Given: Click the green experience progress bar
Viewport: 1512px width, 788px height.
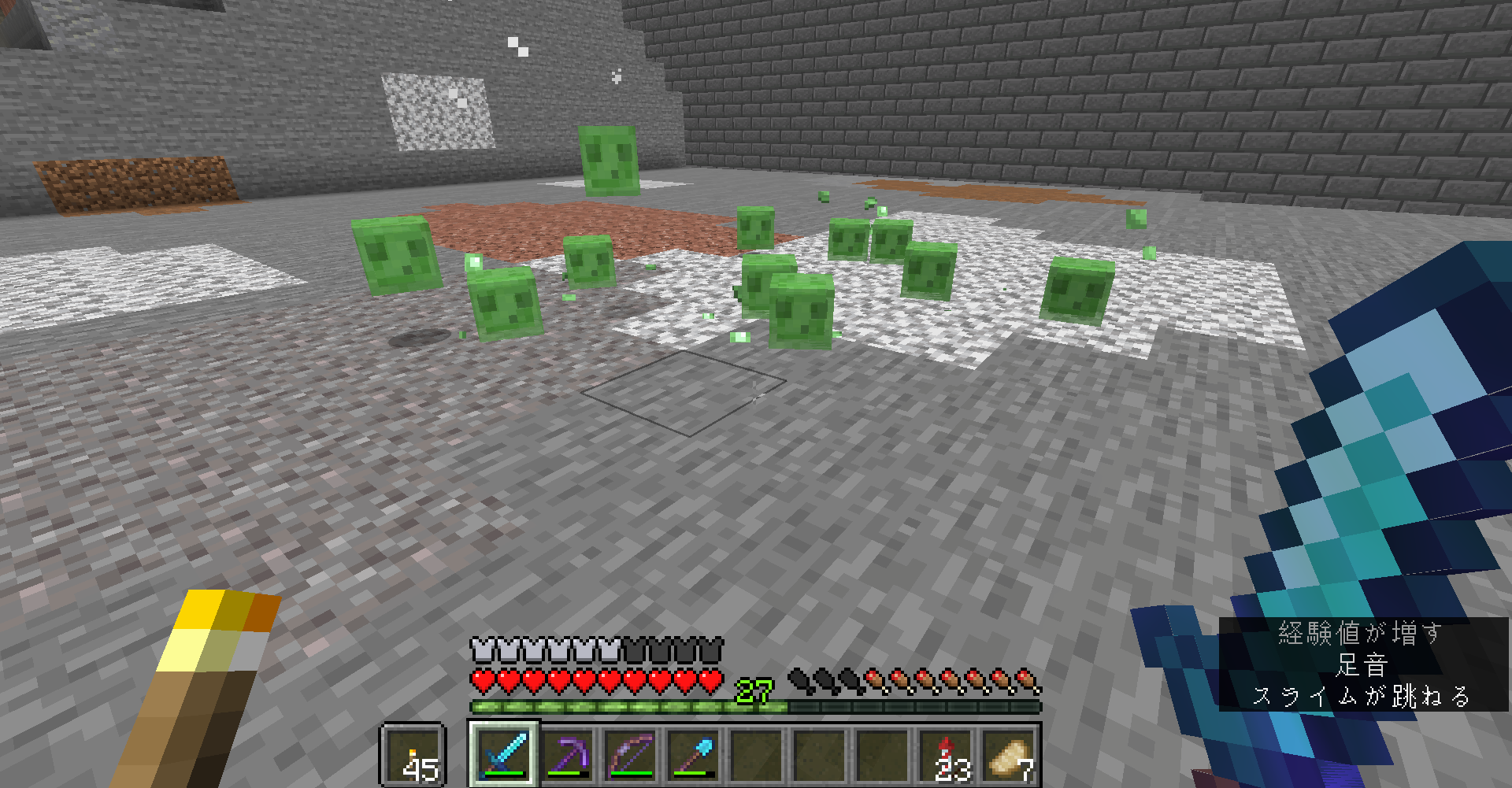Looking at the screenshot, I should 630,707.
